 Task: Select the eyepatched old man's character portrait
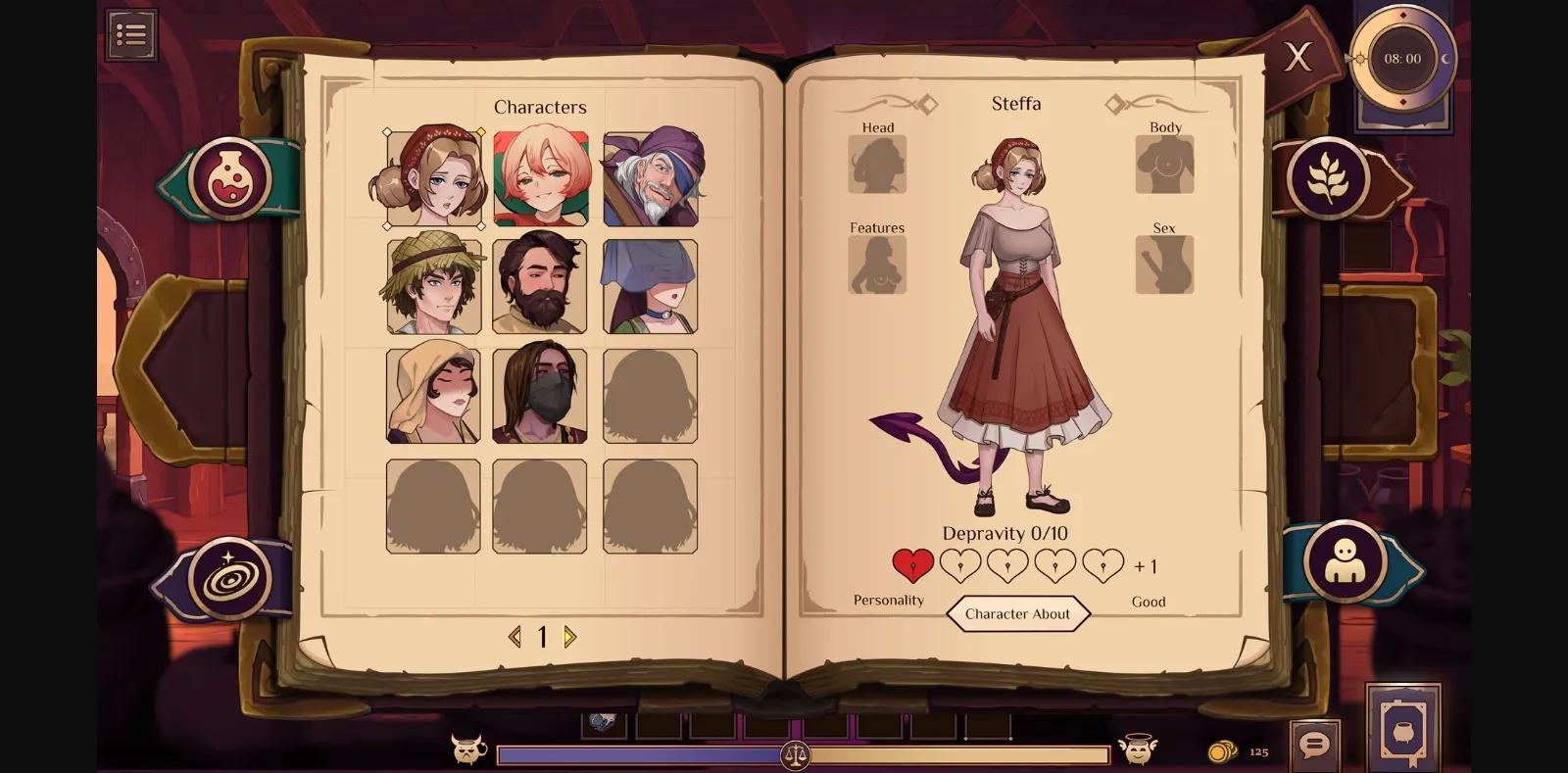click(650, 176)
